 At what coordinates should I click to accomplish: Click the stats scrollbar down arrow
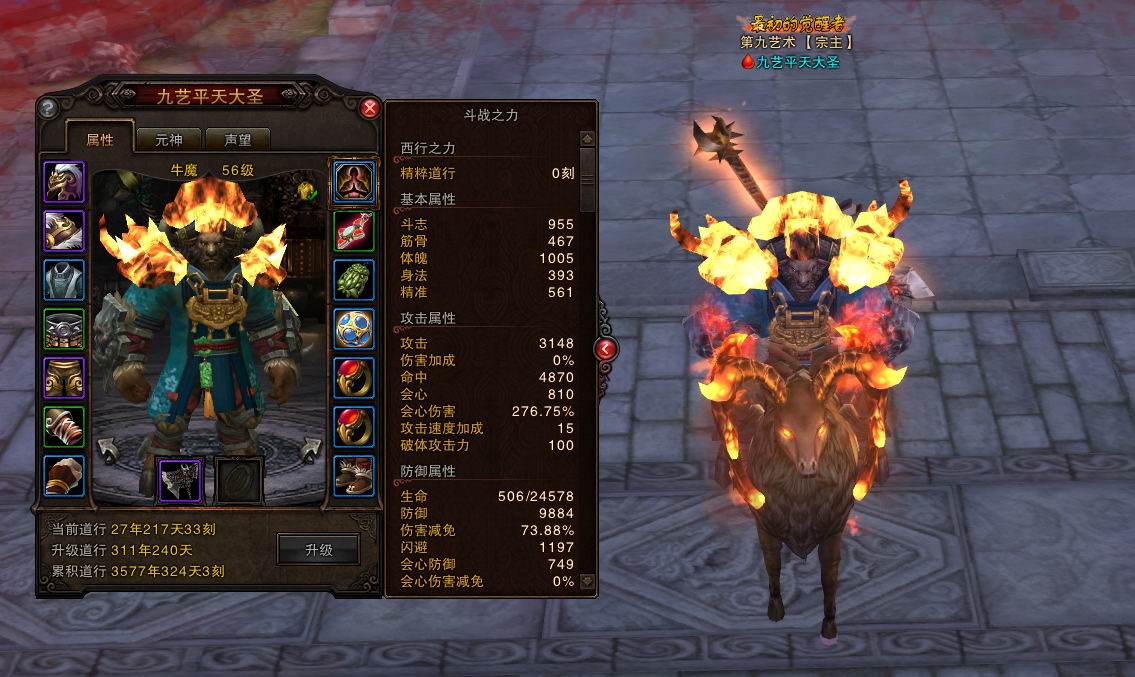[x=587, y=580]
